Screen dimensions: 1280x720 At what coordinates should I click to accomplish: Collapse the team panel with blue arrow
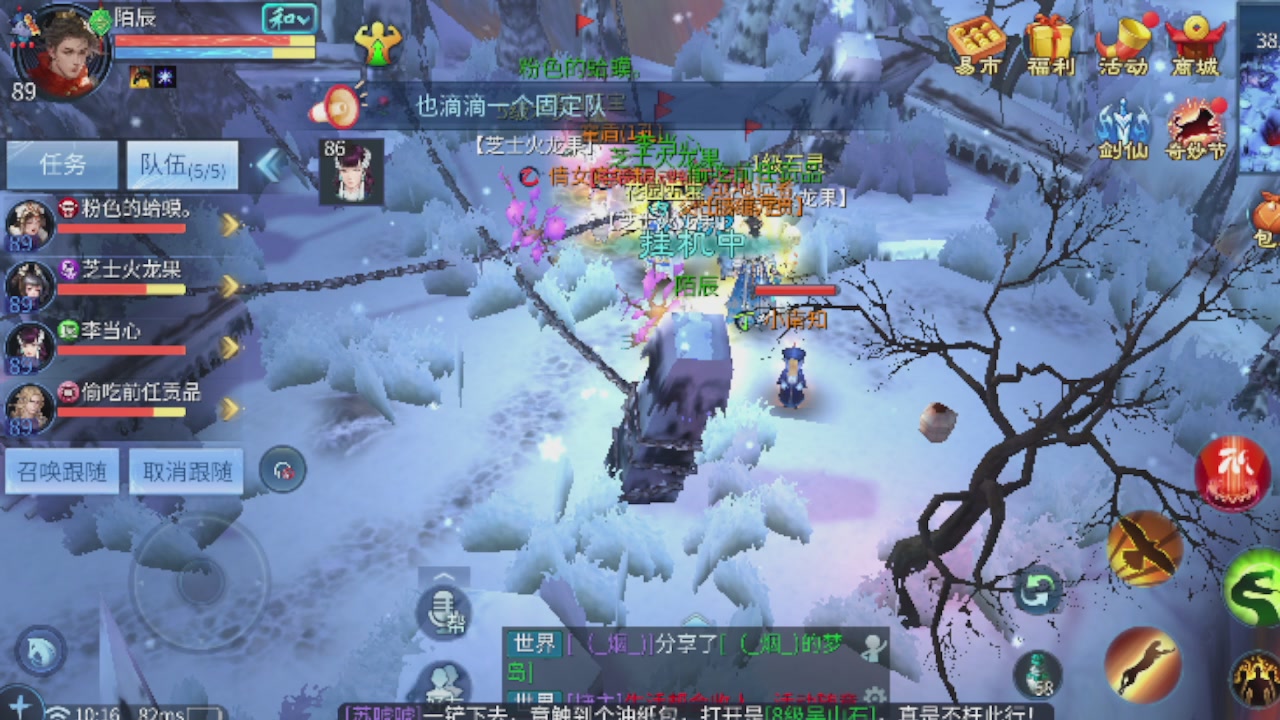(x=268, y=166)
